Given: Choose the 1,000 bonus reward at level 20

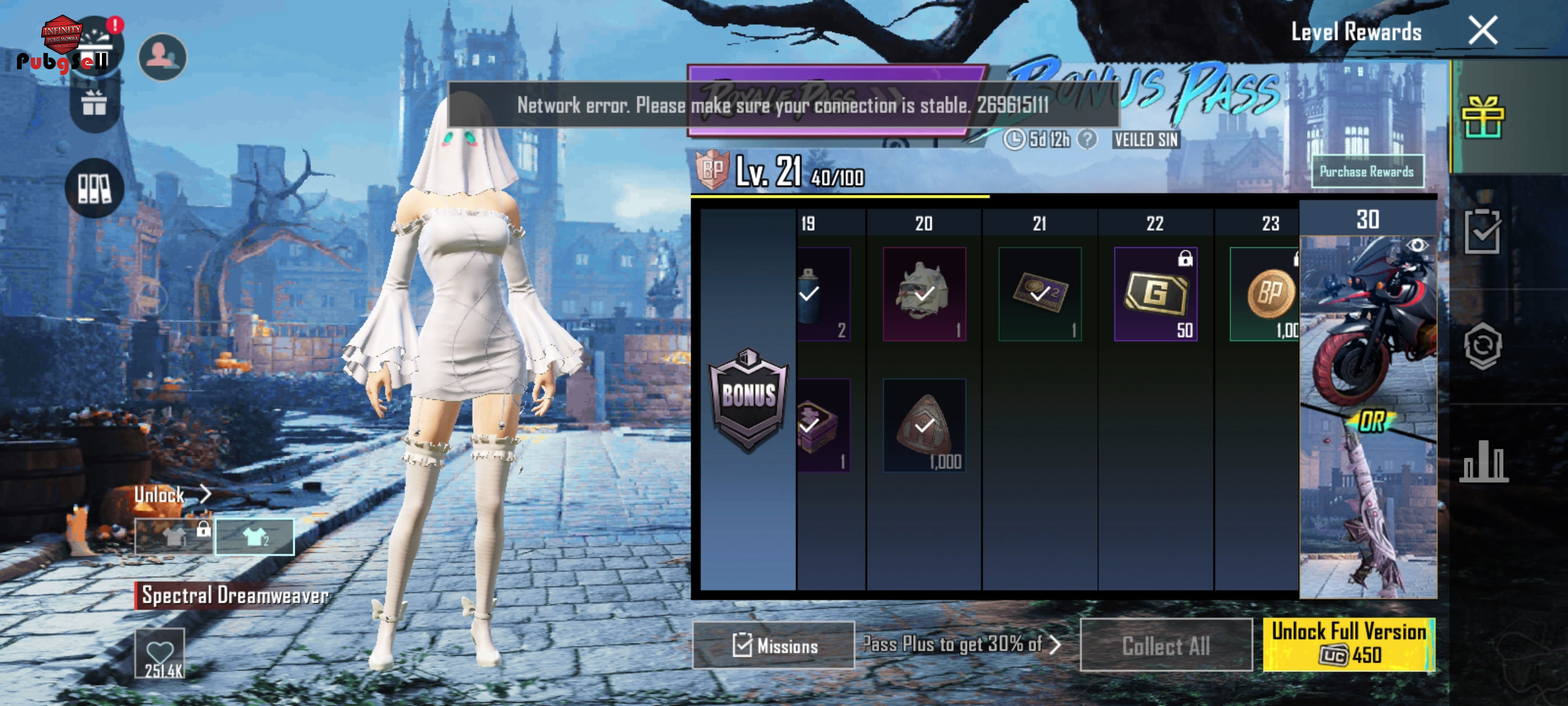Looking at the screenshot, I should [924, 426].
